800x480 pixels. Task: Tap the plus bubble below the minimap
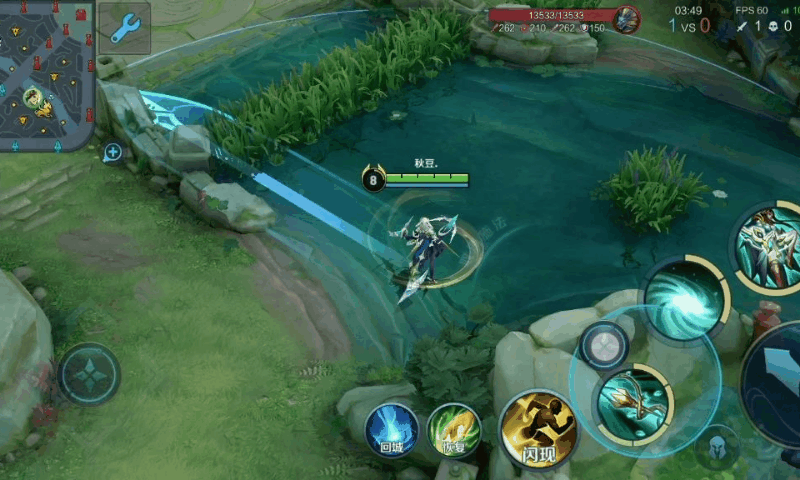[112, 153]
